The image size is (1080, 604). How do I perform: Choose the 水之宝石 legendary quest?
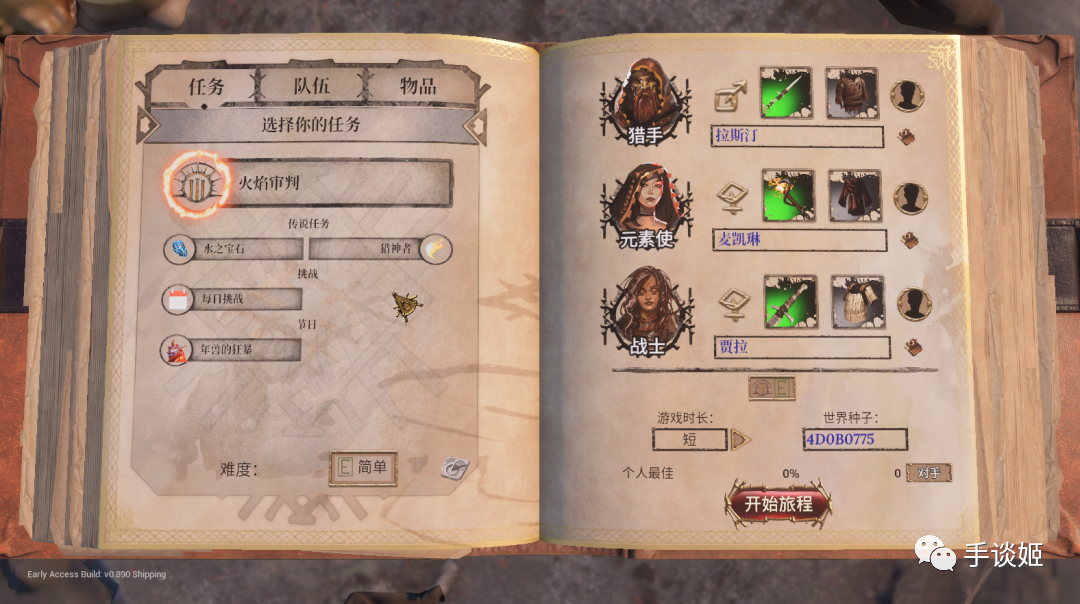click(233, 249)
